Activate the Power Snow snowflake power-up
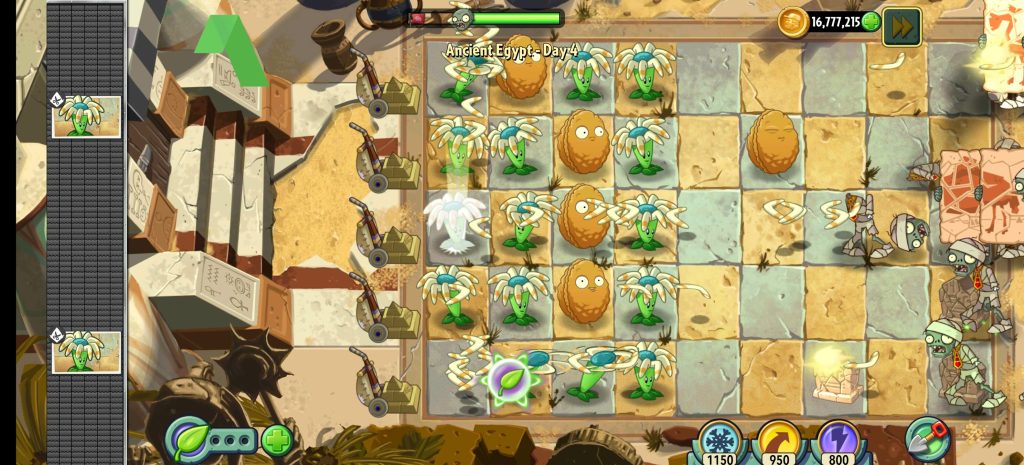1024x465 pixels. 721,440
